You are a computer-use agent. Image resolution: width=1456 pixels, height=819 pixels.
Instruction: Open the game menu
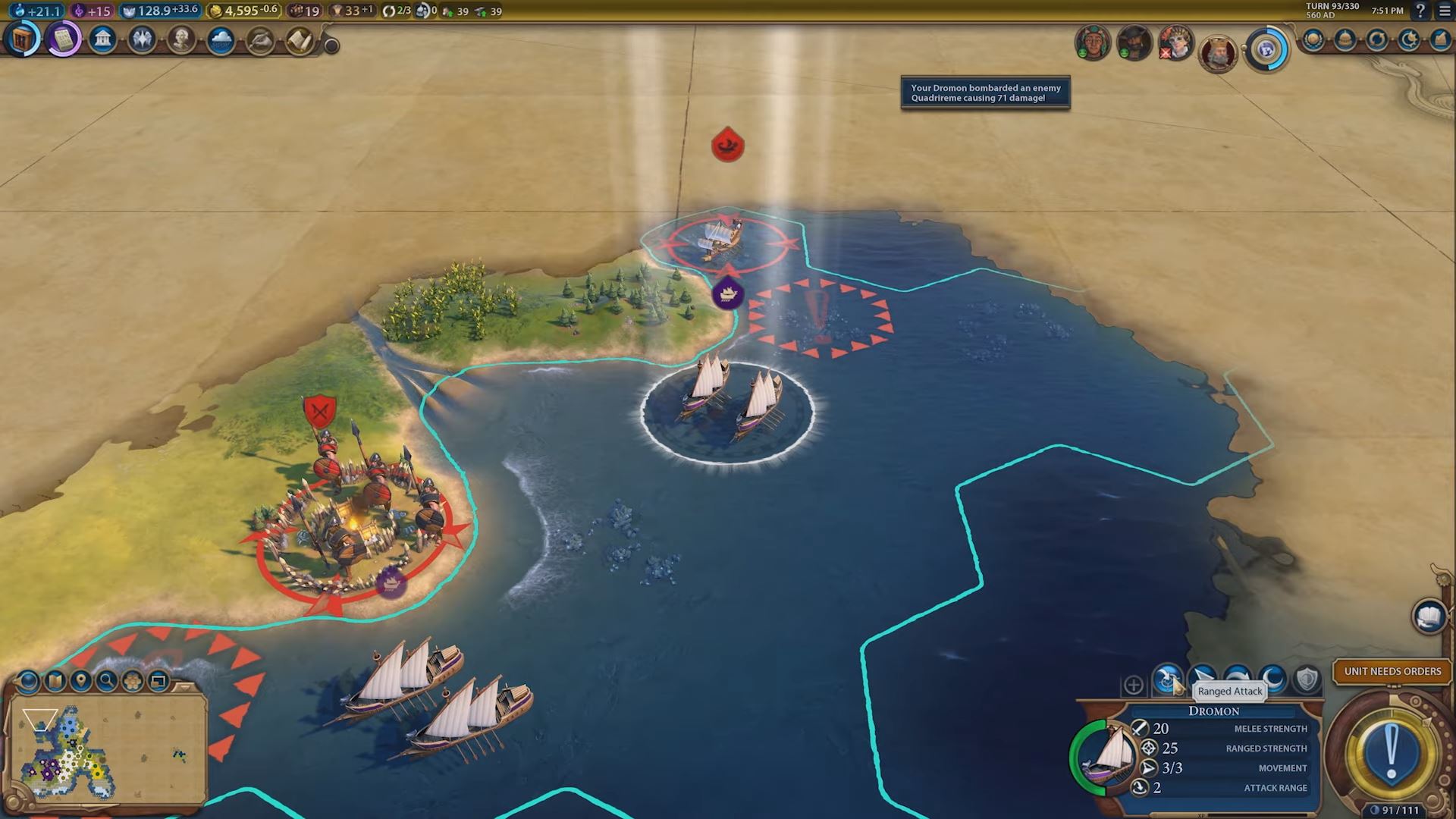(x=1445, y=11)
